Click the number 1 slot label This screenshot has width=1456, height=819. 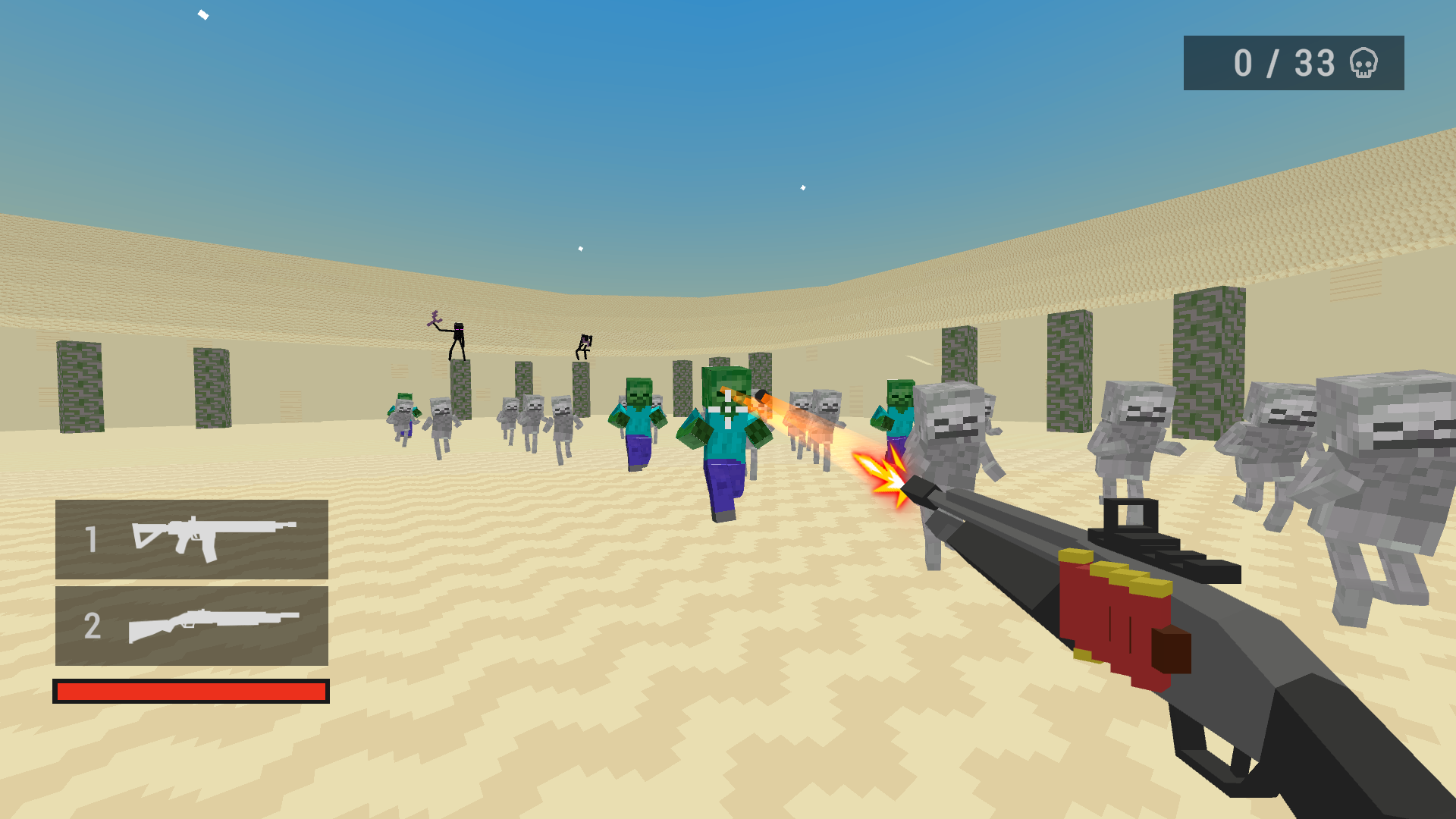pos(93,538)
